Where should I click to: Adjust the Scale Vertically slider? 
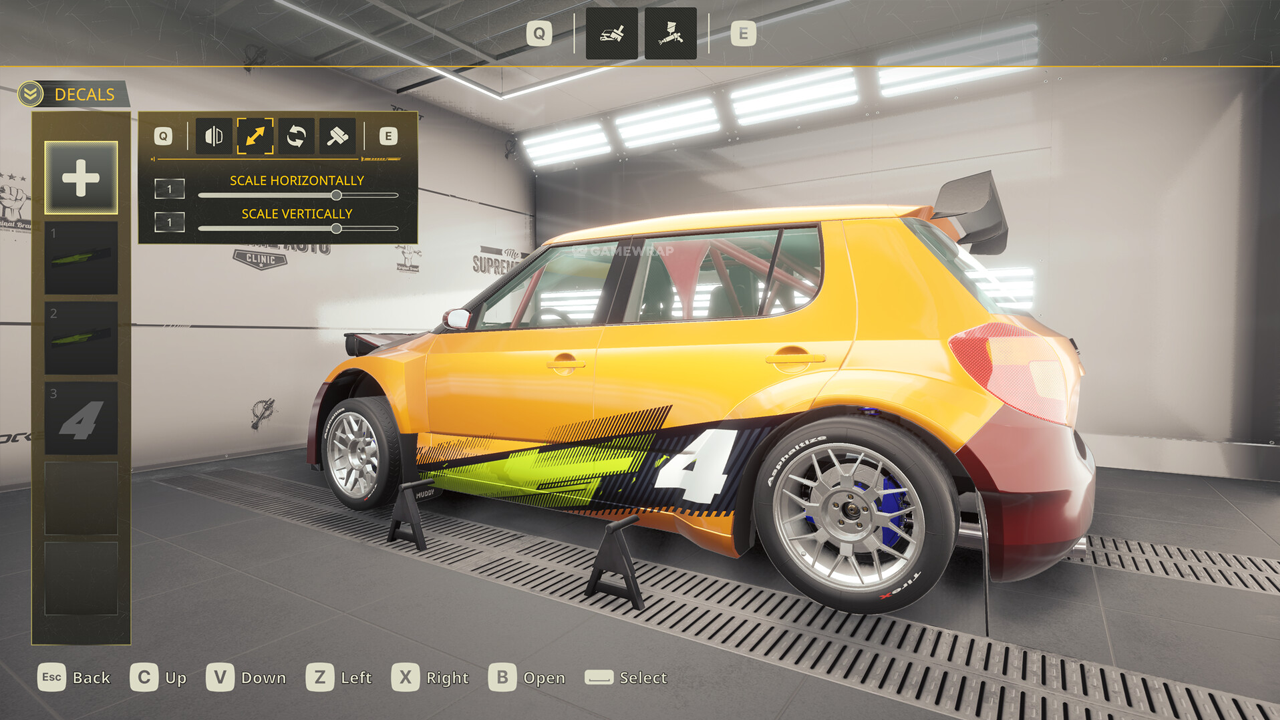336,229
